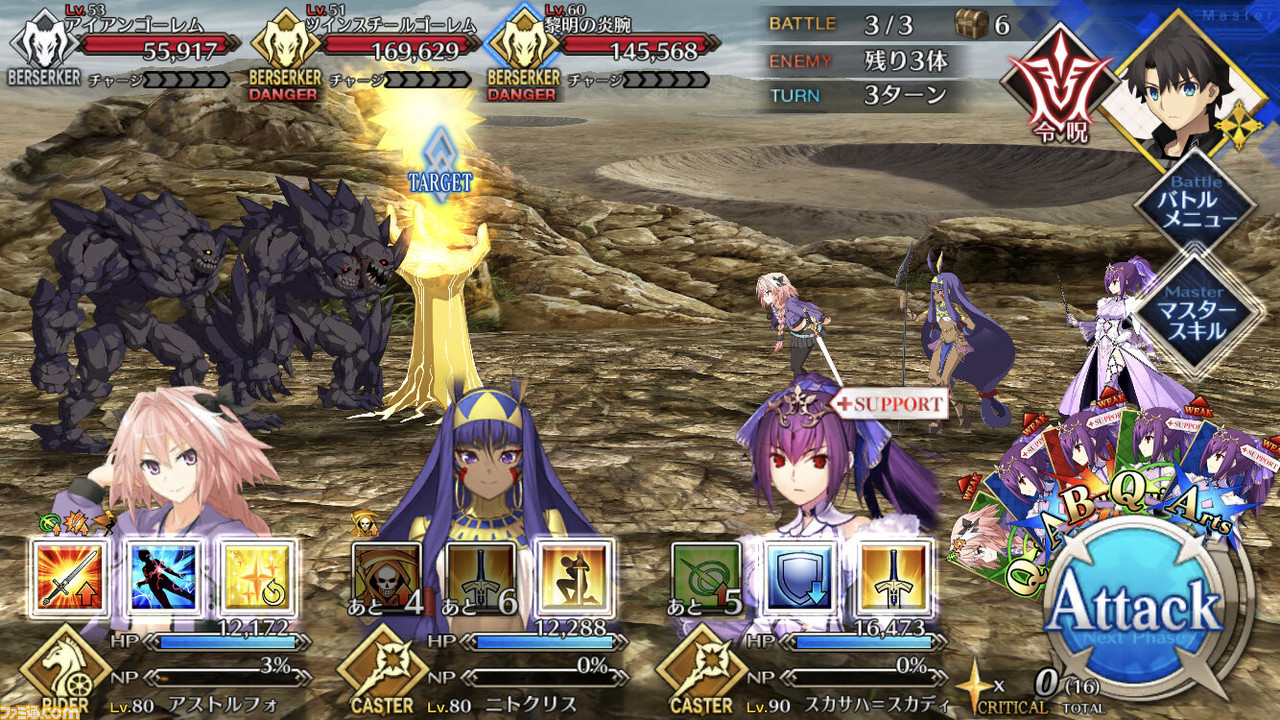Select Skadi's green skill on cooldown 5
Screen dimensions: 1280x720
706,577
